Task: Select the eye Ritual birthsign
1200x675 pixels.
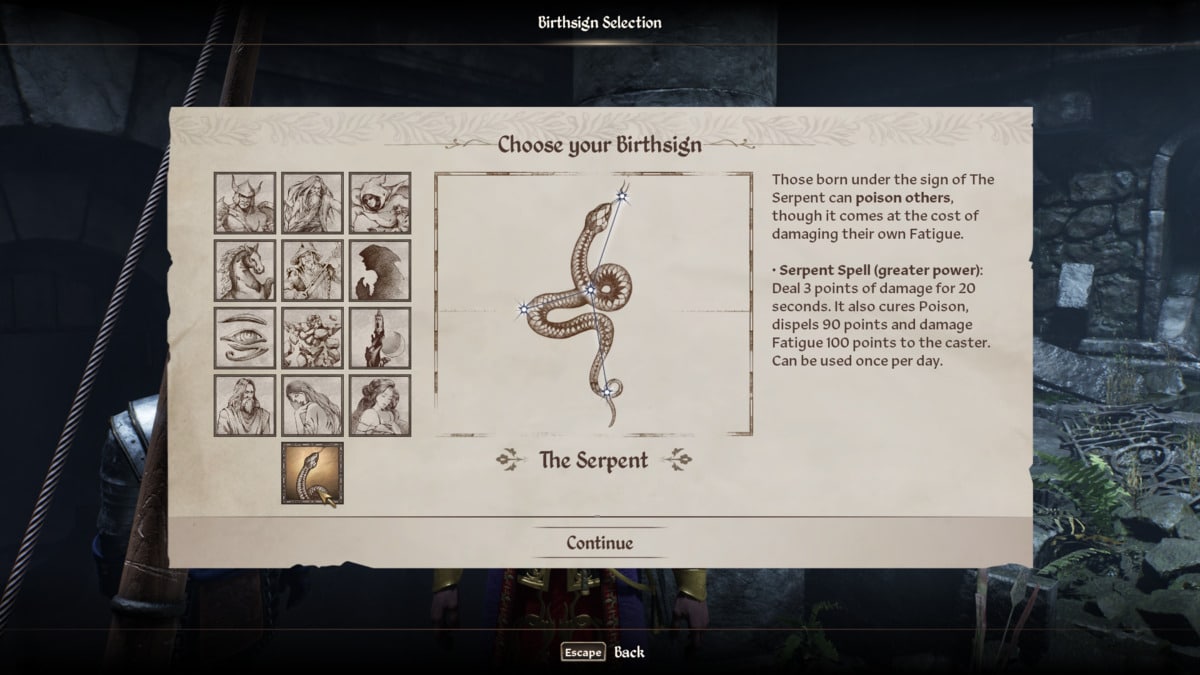Action: [x=245, y=338]
